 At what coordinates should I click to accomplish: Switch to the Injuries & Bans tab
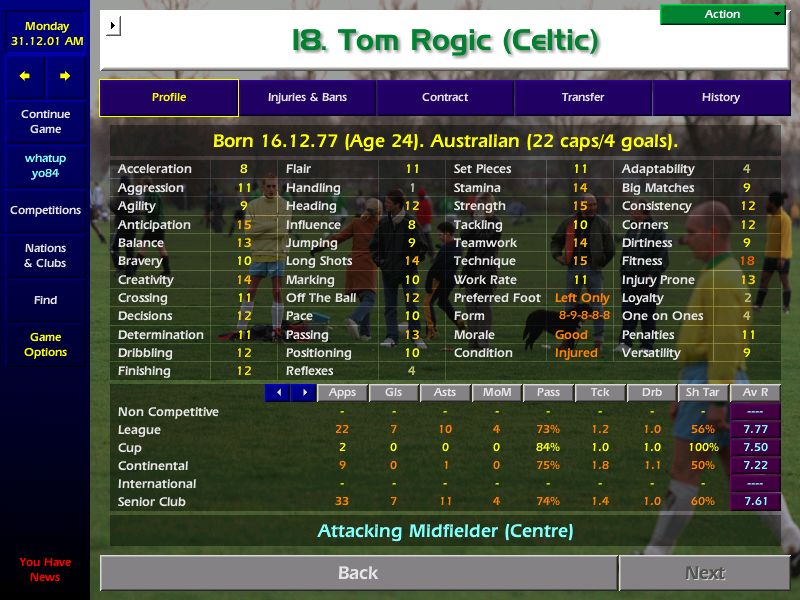pyautogui.click(x=307, y=98)
